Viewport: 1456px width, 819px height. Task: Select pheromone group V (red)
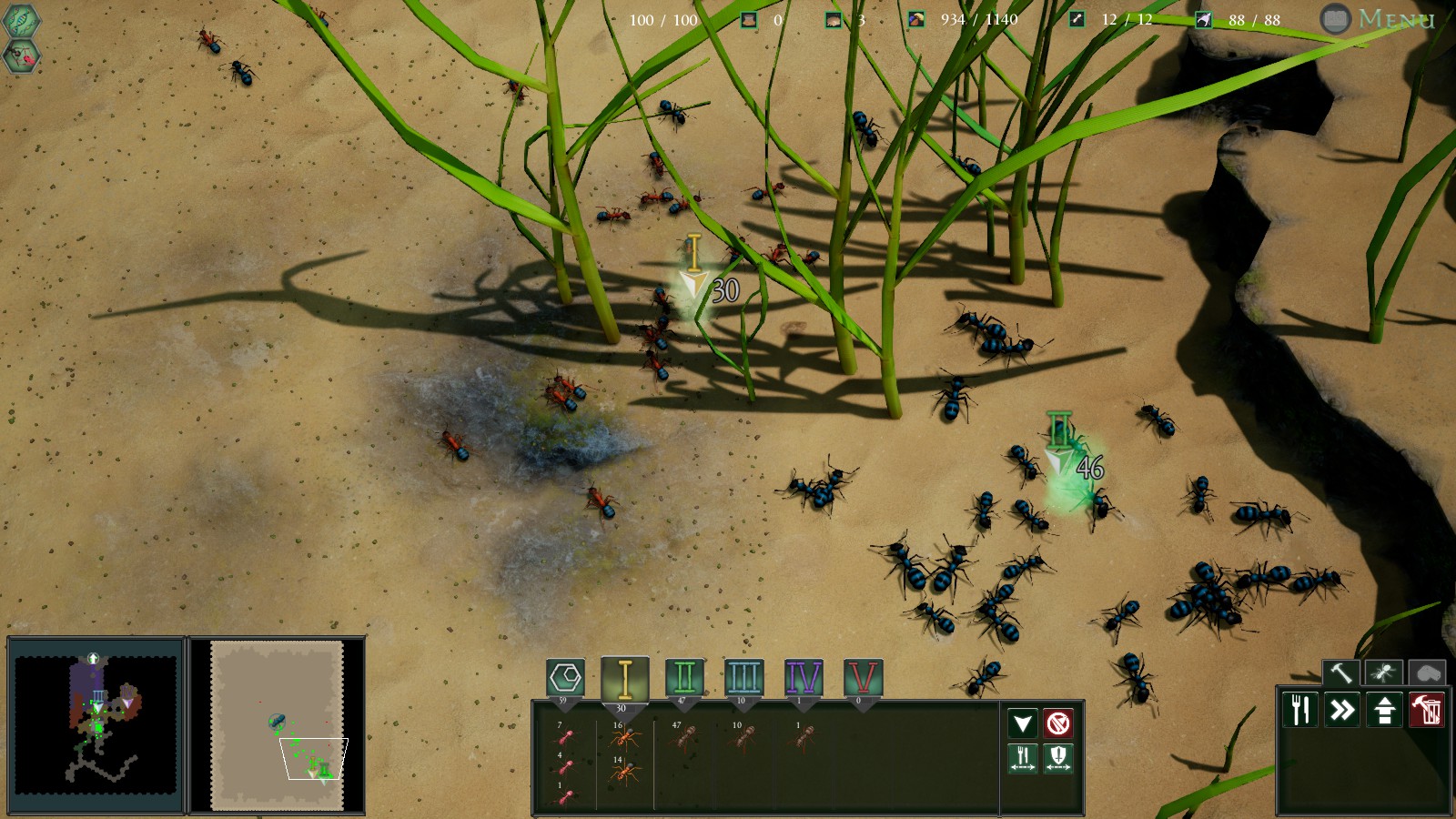(x=863, y=679)
